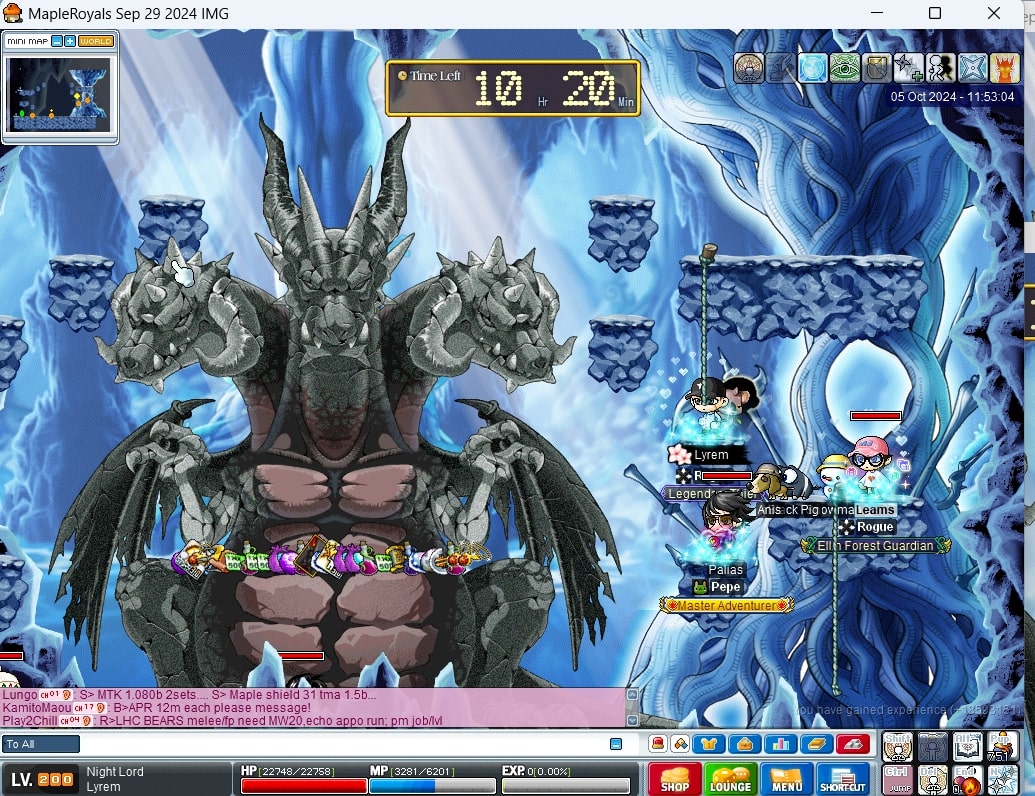
Task: Open the Shortcut button
Action: [x=842, y=780]
